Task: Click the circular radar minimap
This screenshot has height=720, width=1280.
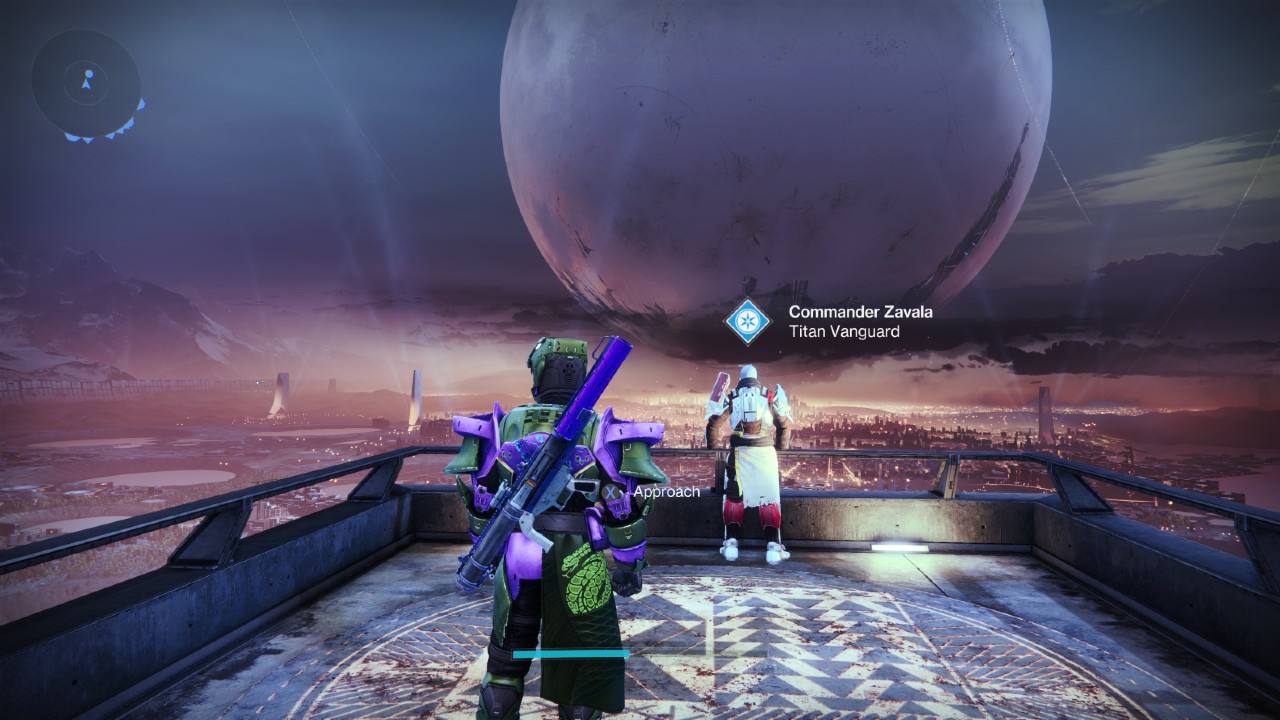Action: pos(86,82)
